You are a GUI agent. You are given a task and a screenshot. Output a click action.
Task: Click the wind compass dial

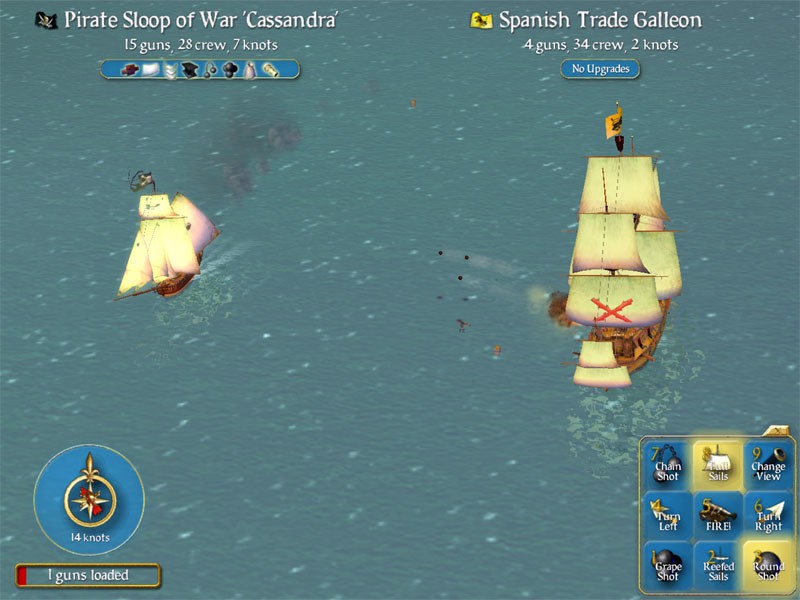click(89, 498)
